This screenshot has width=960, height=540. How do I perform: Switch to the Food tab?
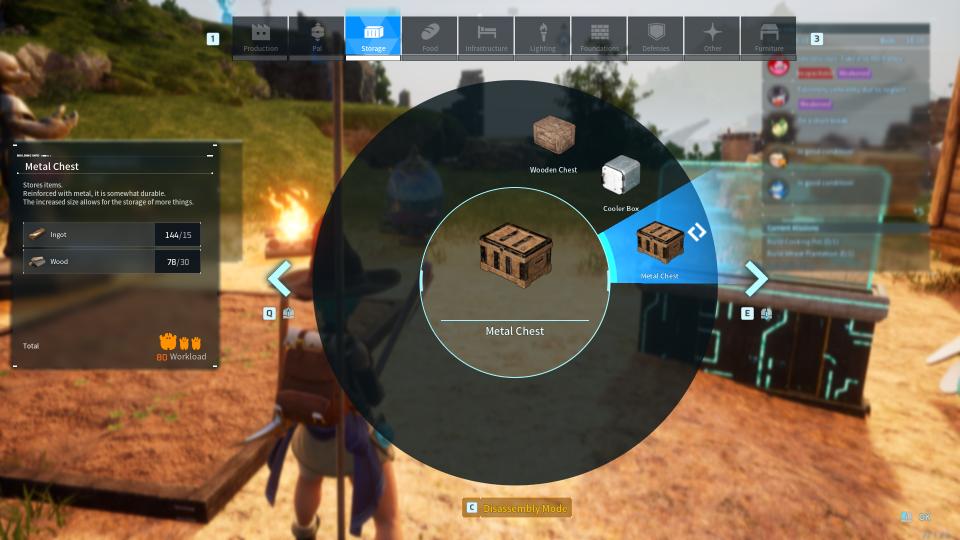coord(430,37)
